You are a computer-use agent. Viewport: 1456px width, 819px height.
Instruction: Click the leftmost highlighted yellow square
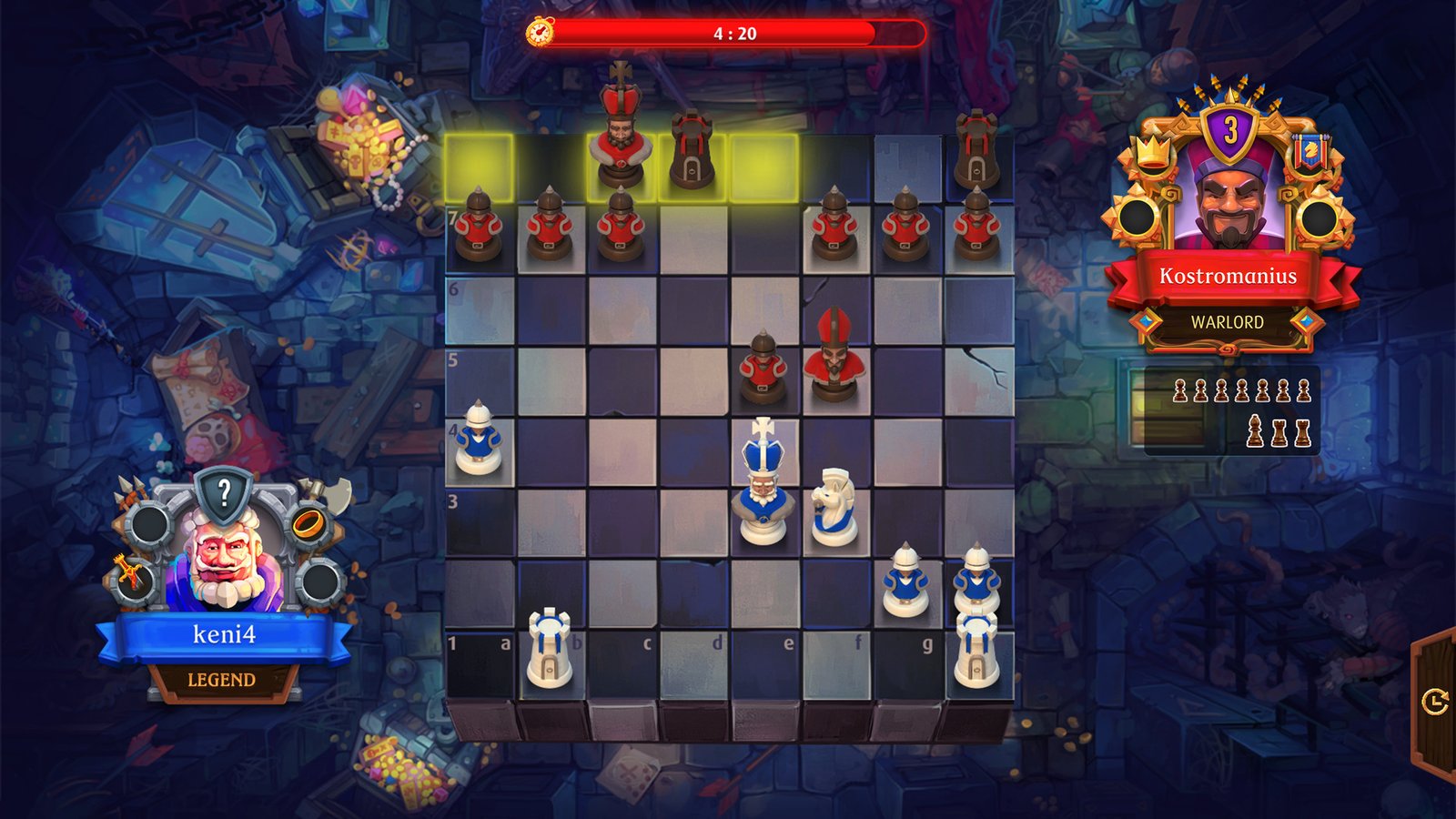pyautogui.click(x=478, y=166)
